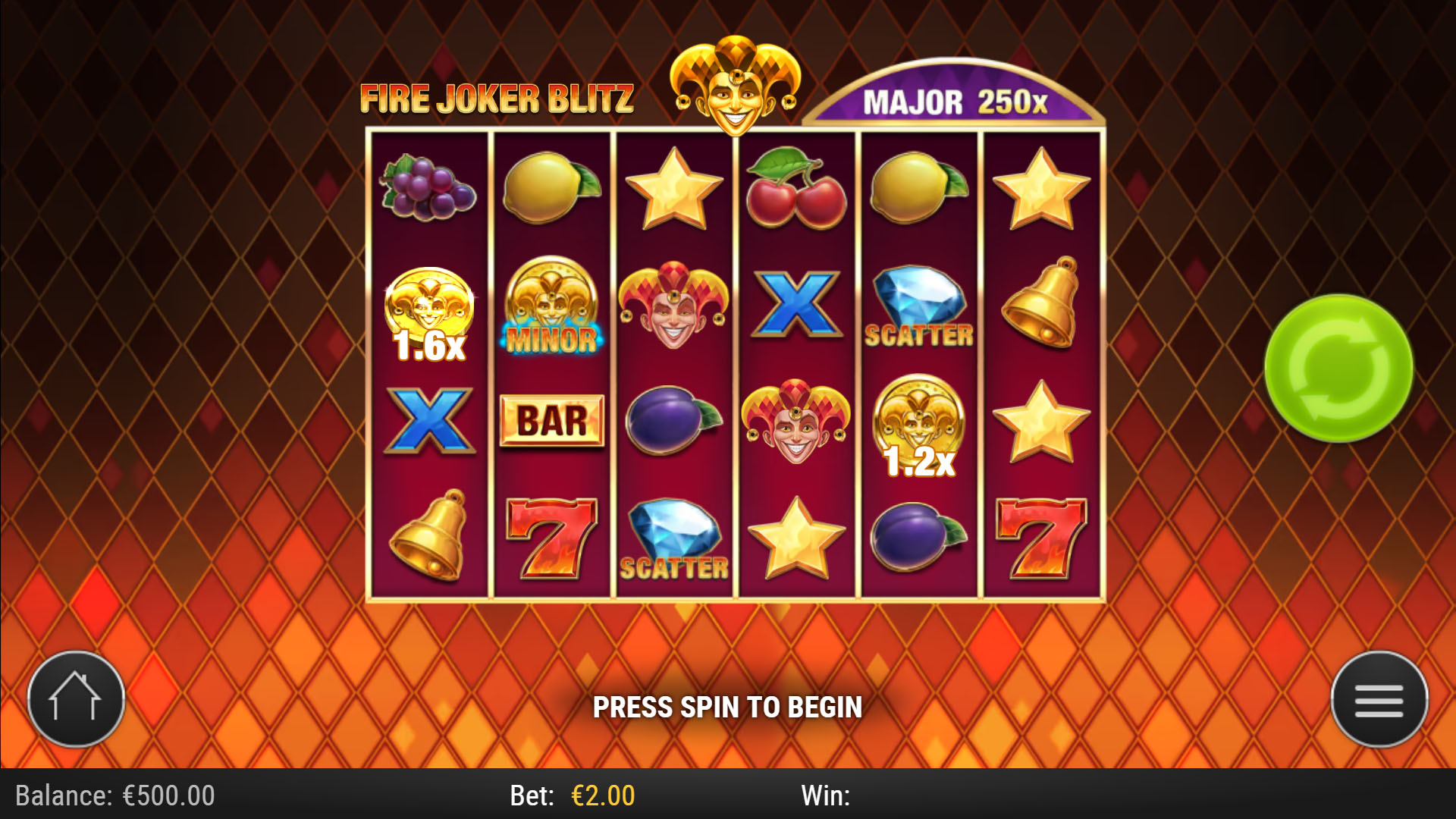The width and height of the screenshot is (1456, 819).
Task: Click the Win field in the bottom bar
Action: (827, 796)
